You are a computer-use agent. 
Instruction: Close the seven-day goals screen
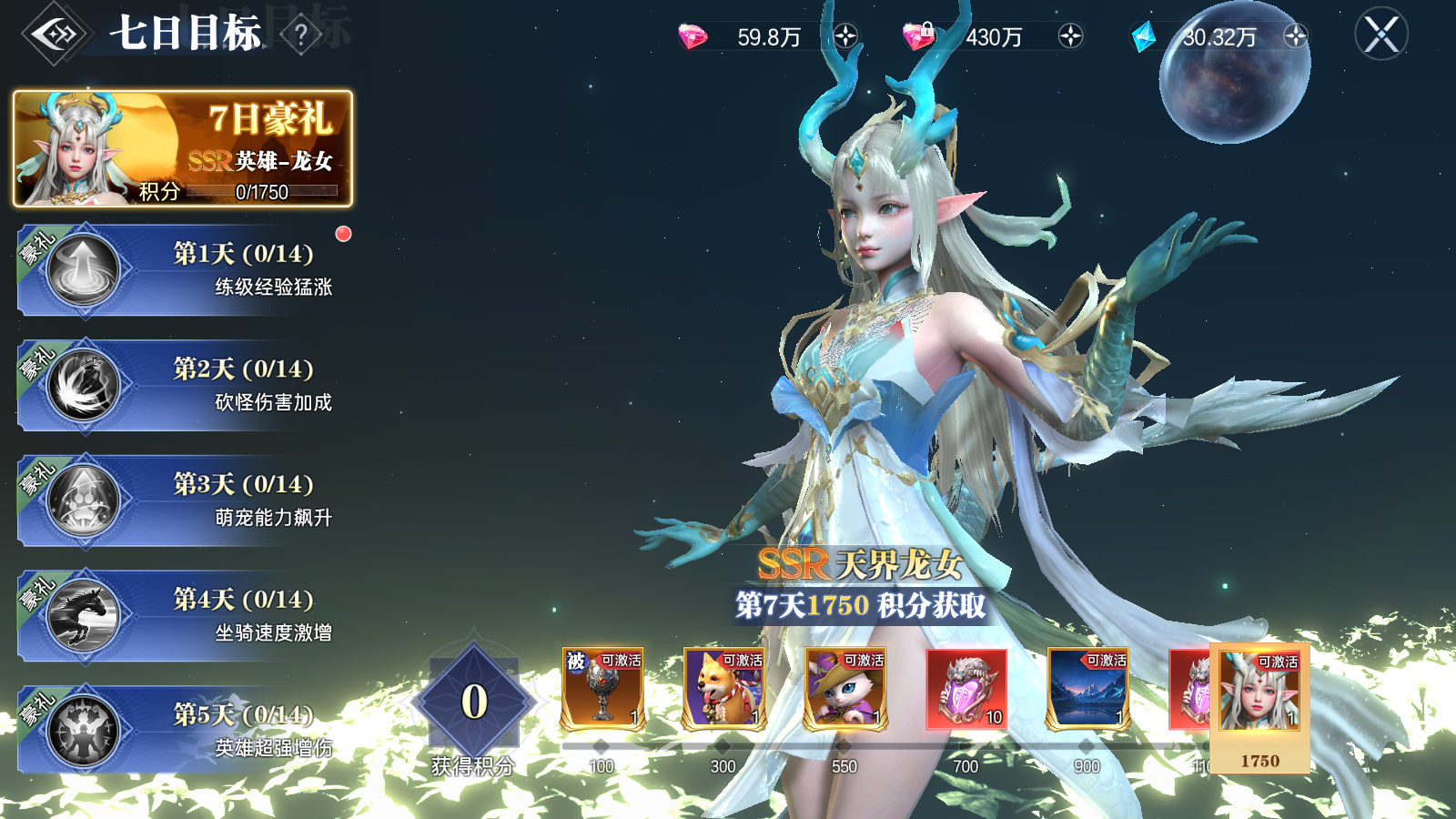(1380, 35)
